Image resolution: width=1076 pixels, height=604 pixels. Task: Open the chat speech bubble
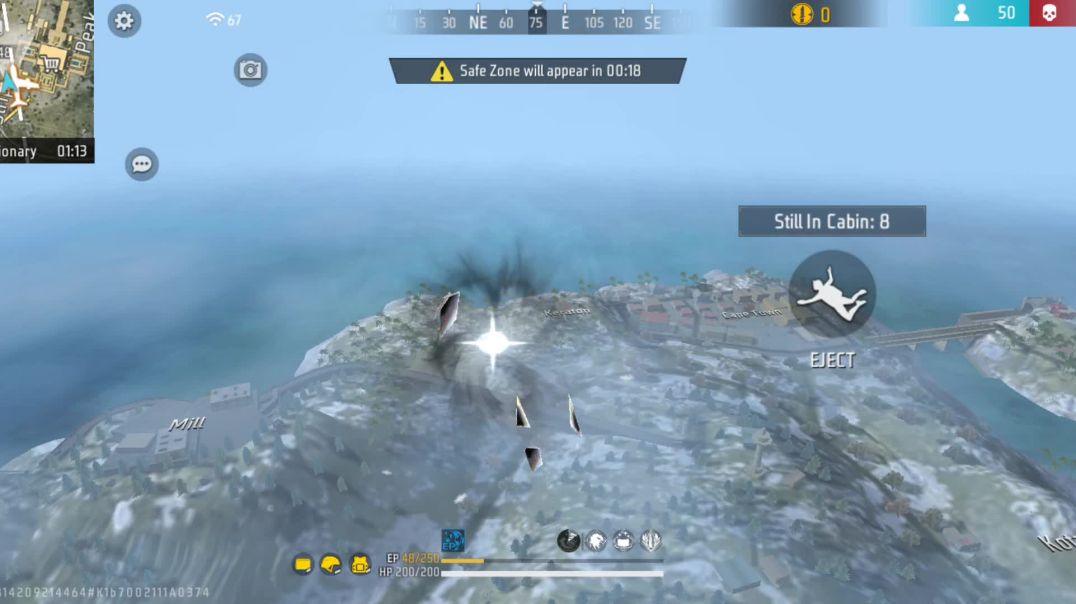tap(142, 164)
